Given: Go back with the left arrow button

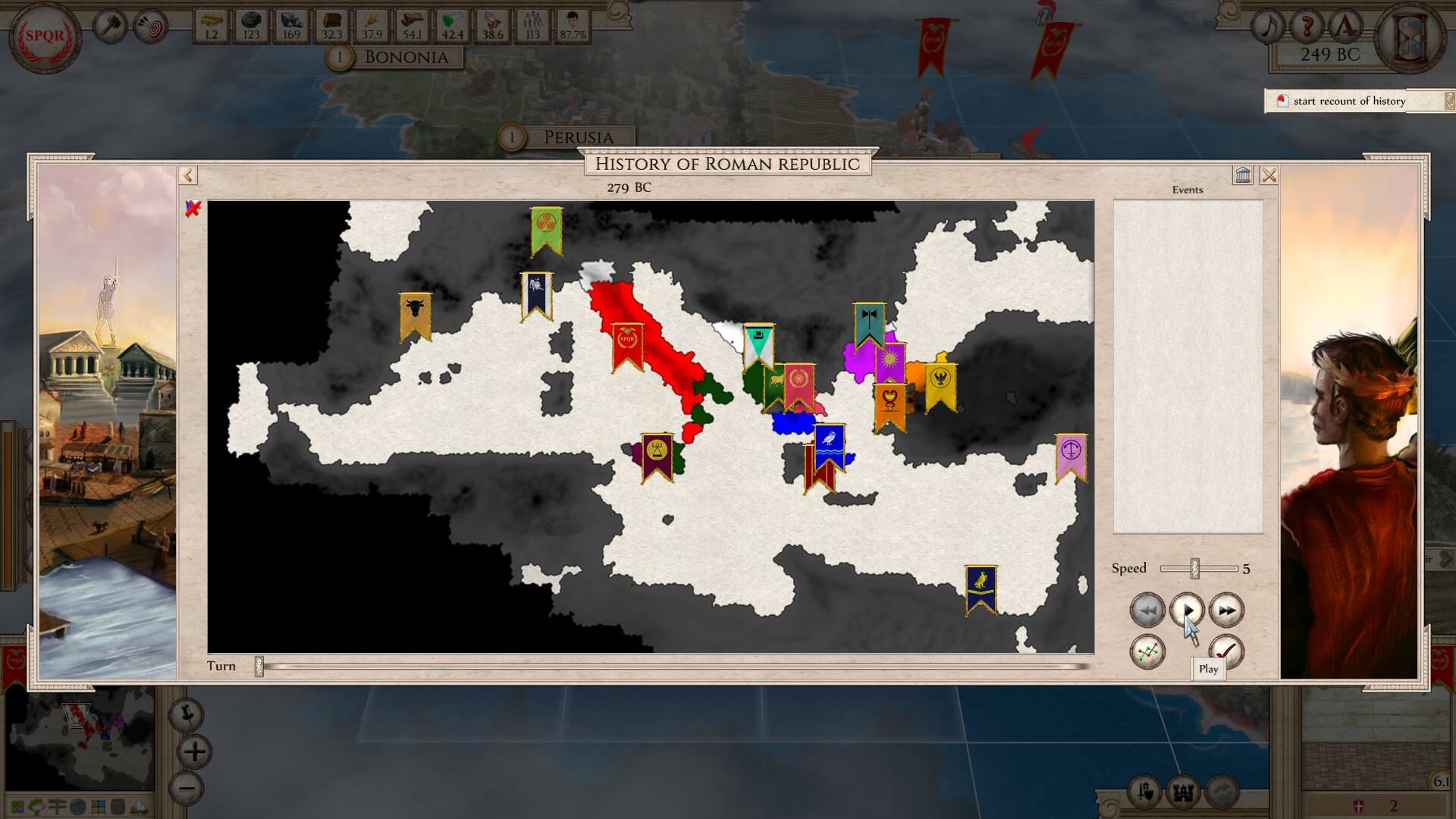Looking at the screenshot, I should [x=188, y=176].
